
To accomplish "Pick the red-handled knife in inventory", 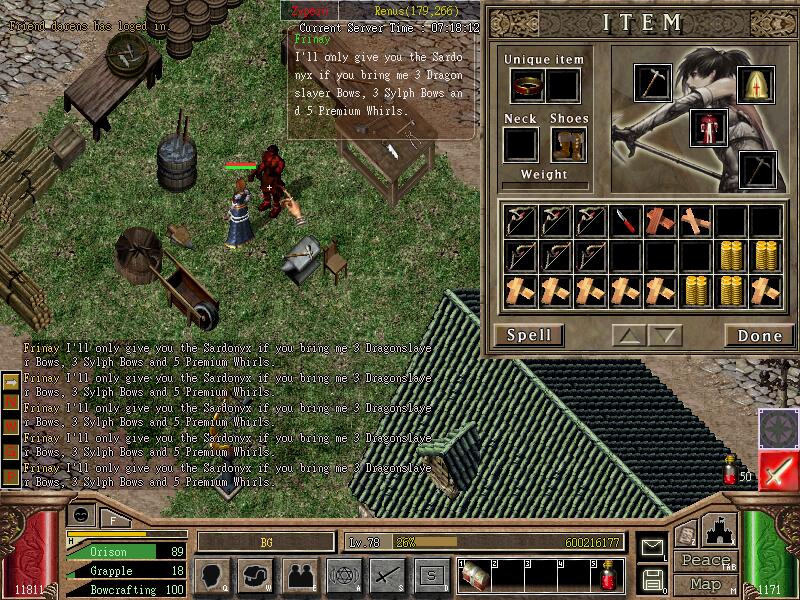I will [x=625, y=221].
